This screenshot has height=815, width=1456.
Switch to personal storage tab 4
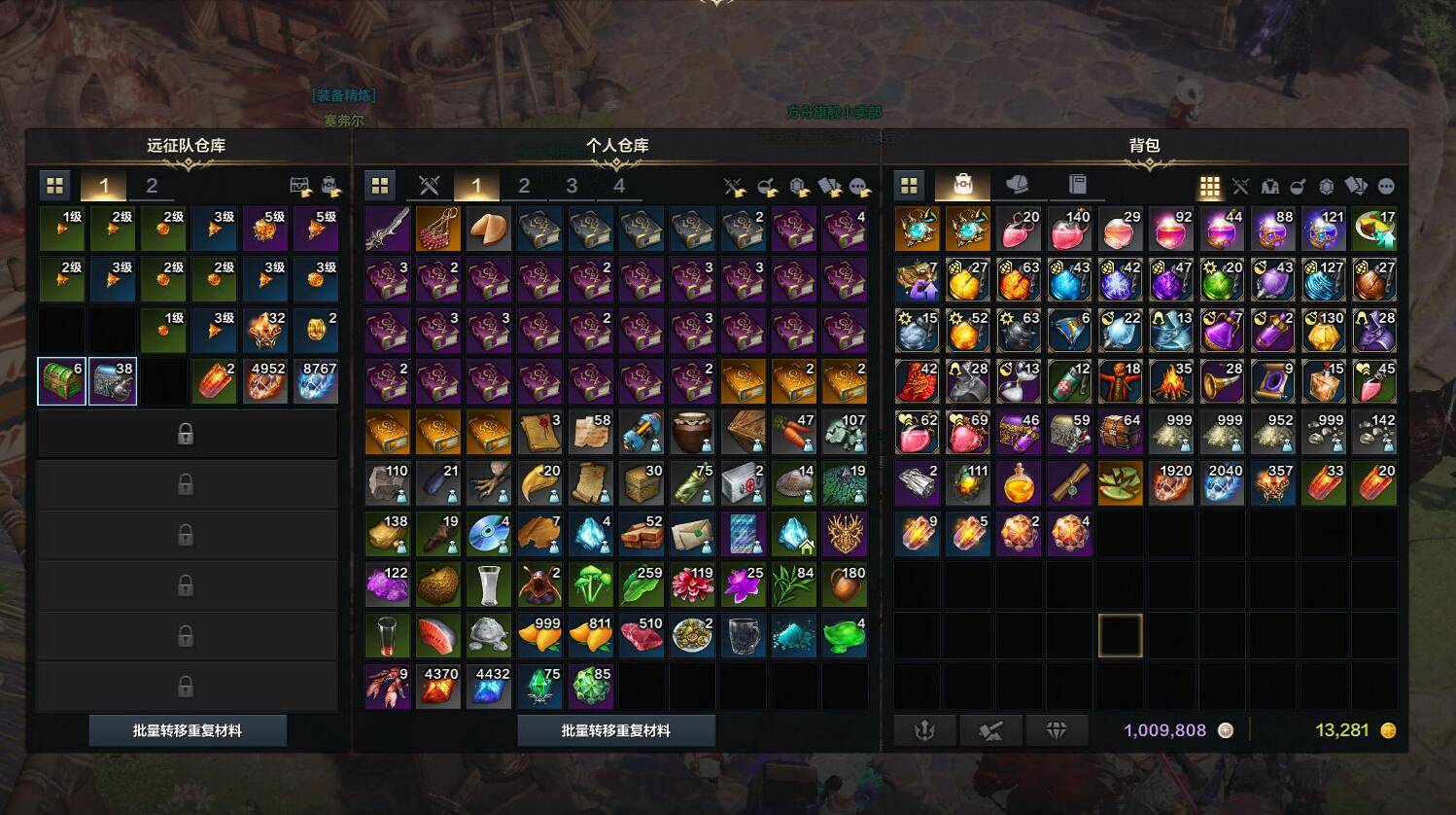619,186
